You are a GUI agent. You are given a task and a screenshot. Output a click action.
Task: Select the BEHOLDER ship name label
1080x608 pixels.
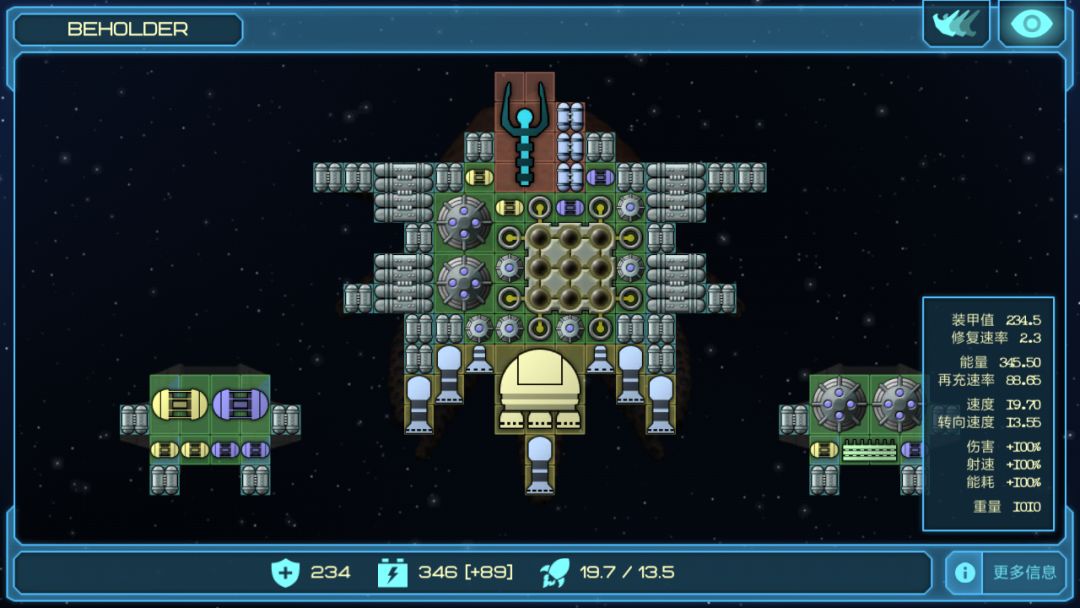pos(128,29)
